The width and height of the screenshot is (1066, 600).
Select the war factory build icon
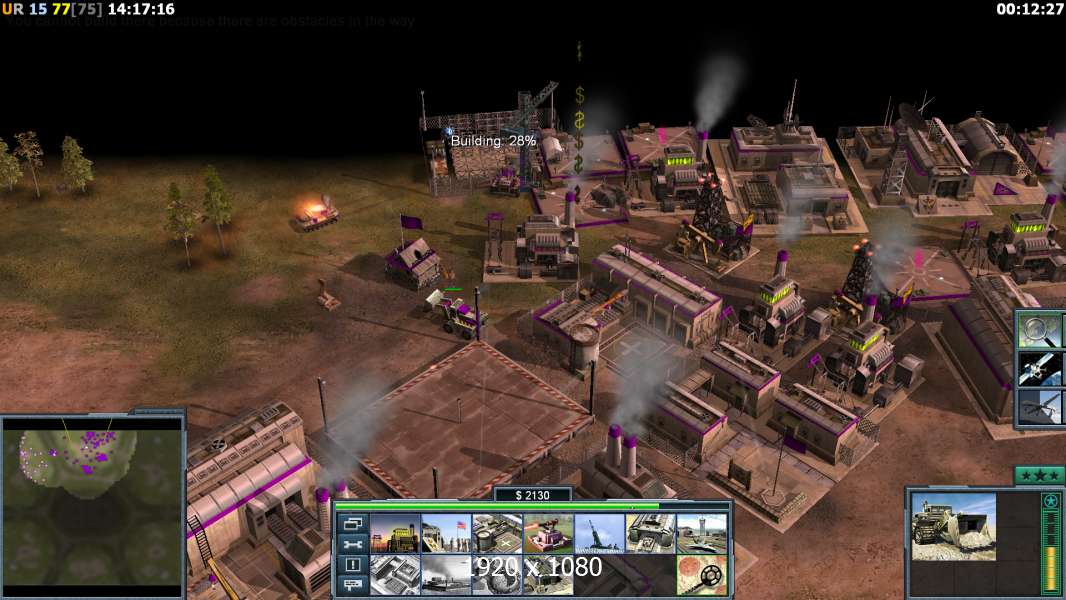click(650, 534)
